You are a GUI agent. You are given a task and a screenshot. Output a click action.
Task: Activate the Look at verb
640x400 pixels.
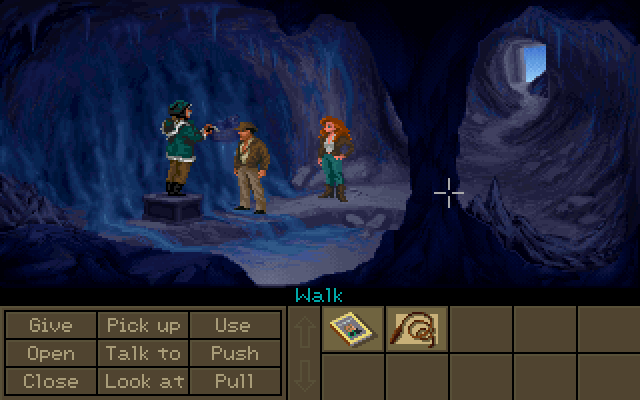(x=143, y=381)
